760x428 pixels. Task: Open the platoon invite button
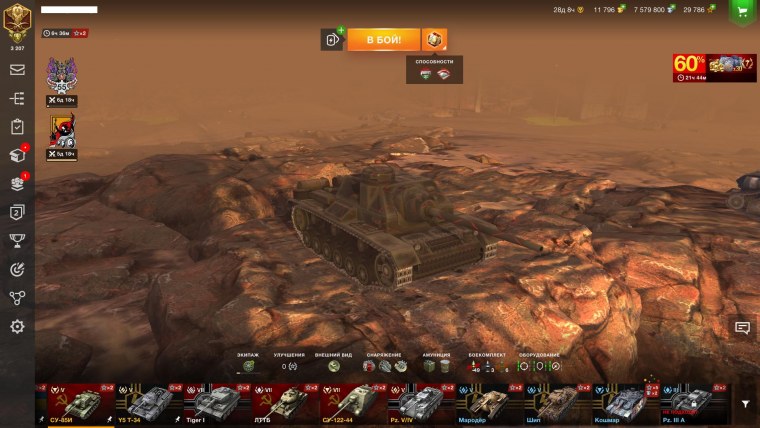pyautogui.click(x=332, y=39)
